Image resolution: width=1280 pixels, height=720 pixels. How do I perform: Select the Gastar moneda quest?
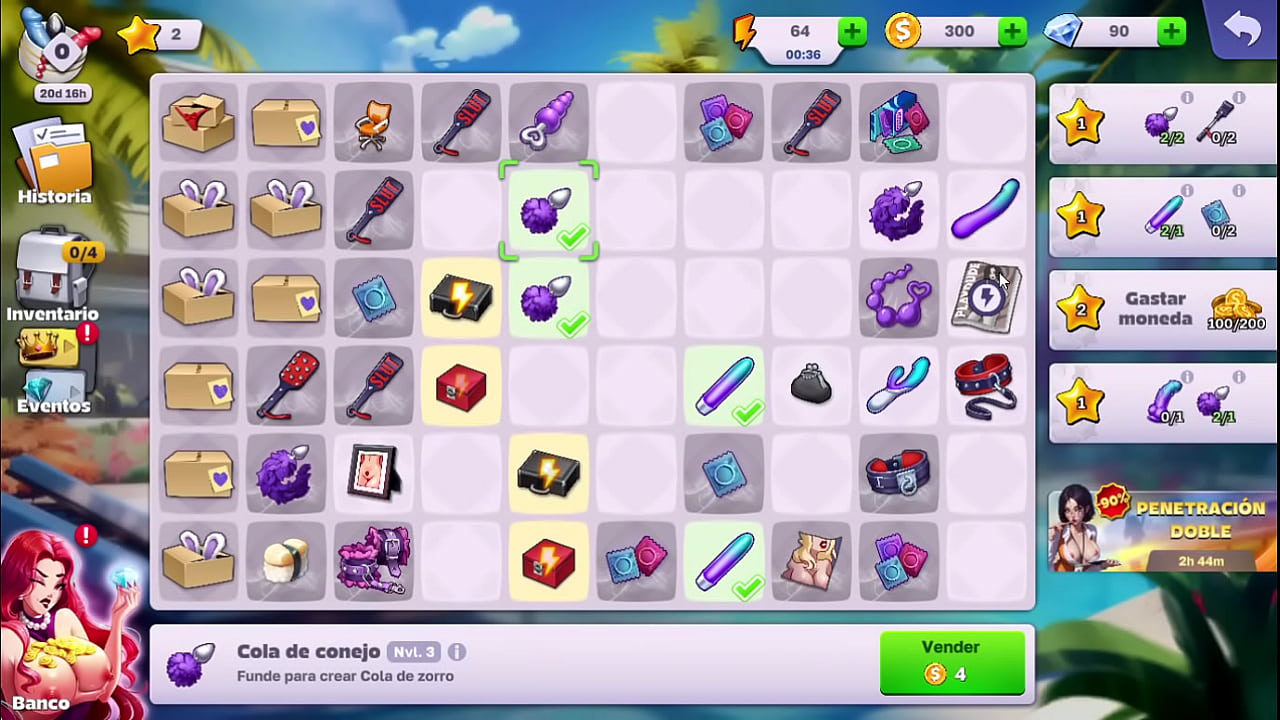(x=1161, y=309)
